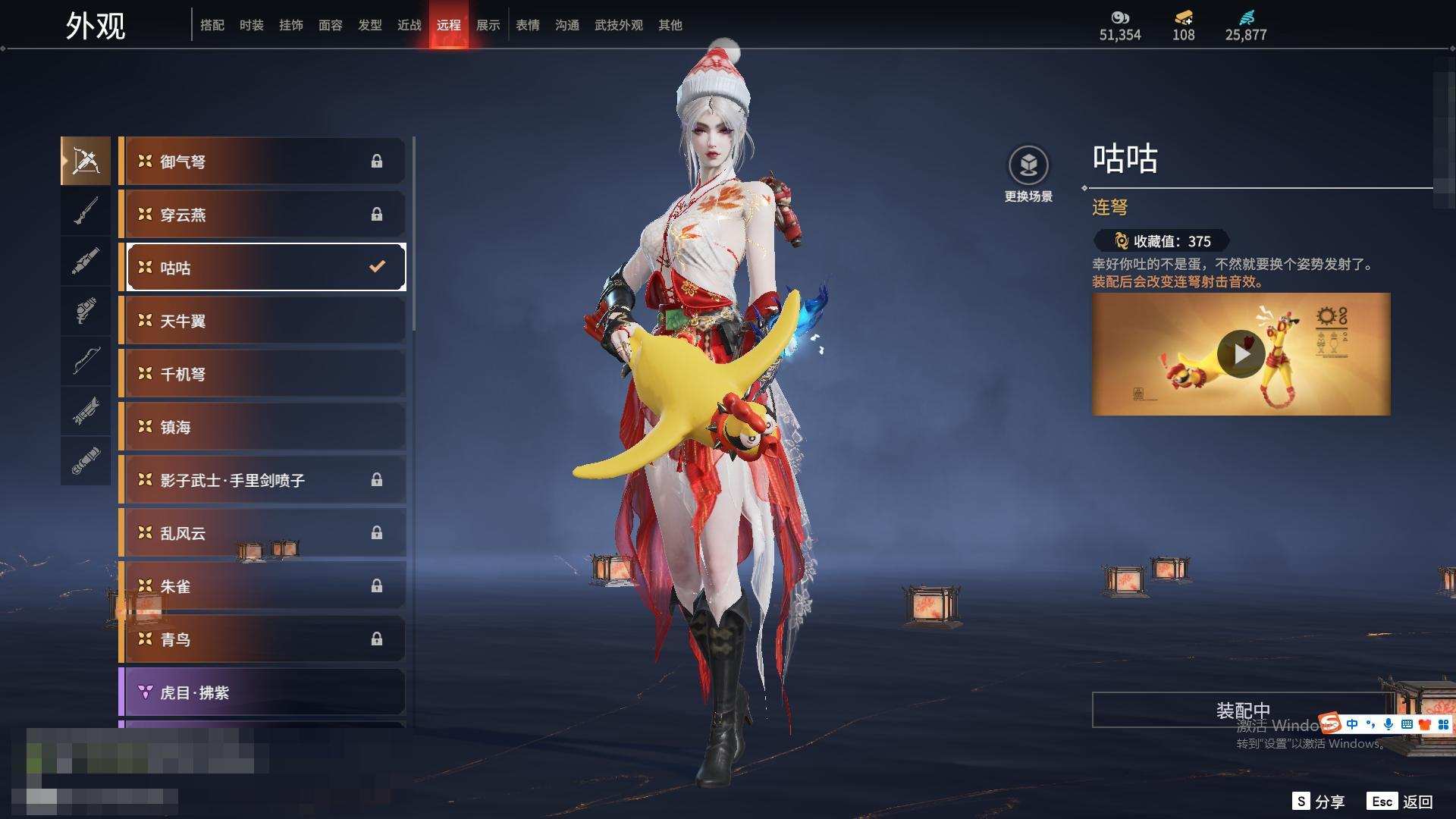Viewport: 1456px width, 819px height.
Task: Switch to the 时装 tab
Action: coord(251,25)
